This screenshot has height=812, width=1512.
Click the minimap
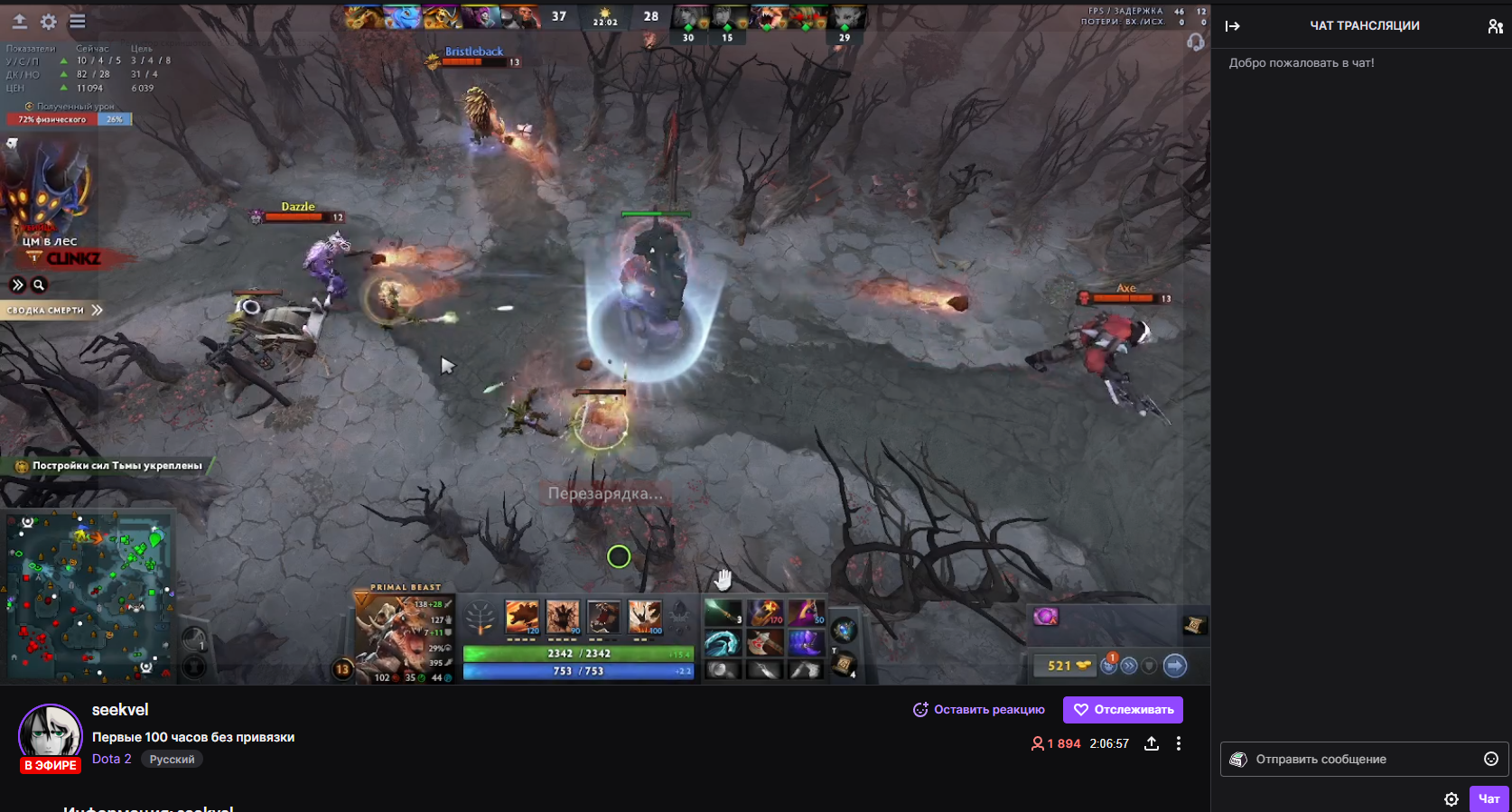click(88, 596)
